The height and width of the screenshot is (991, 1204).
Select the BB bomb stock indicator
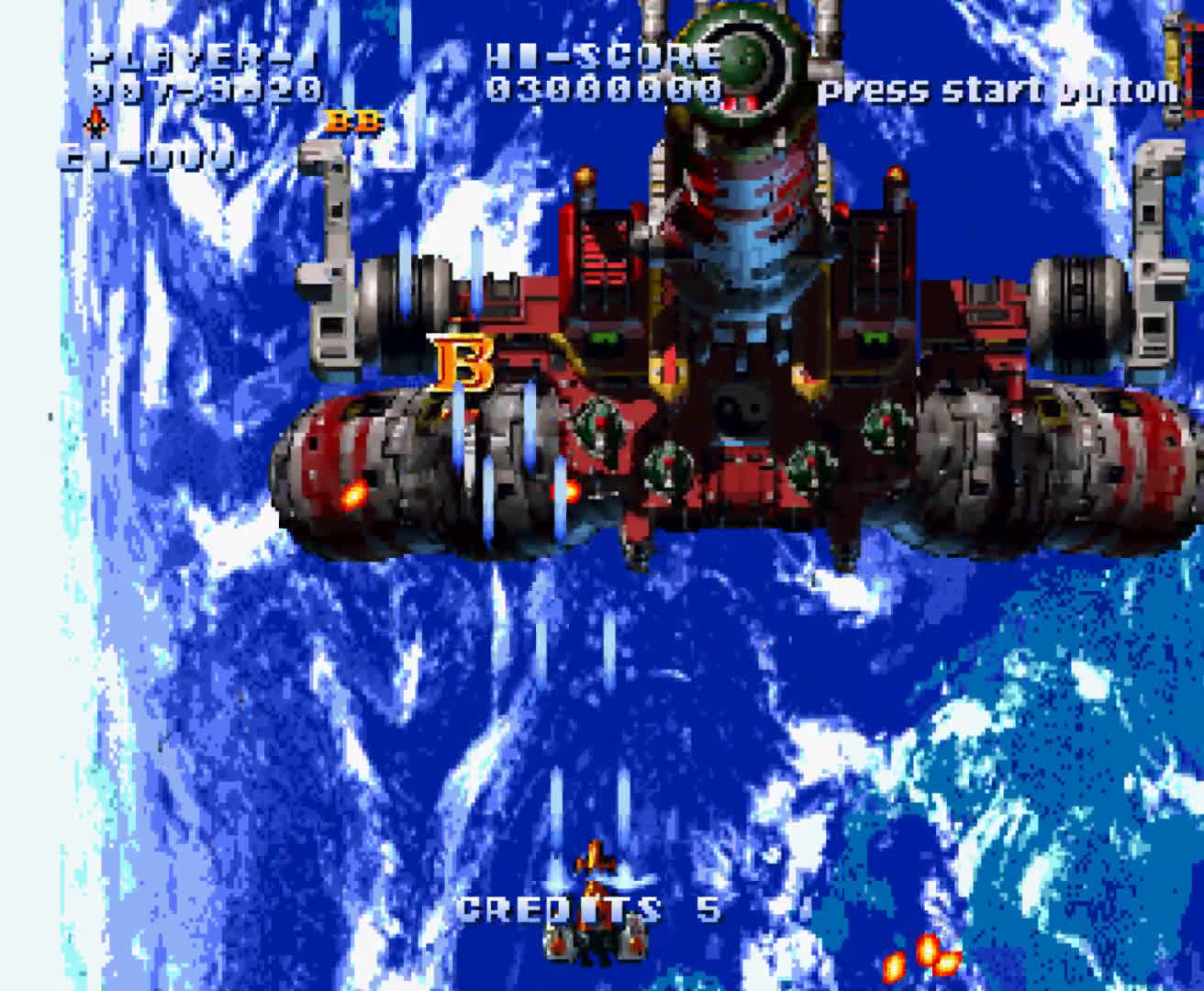(352, 121)
